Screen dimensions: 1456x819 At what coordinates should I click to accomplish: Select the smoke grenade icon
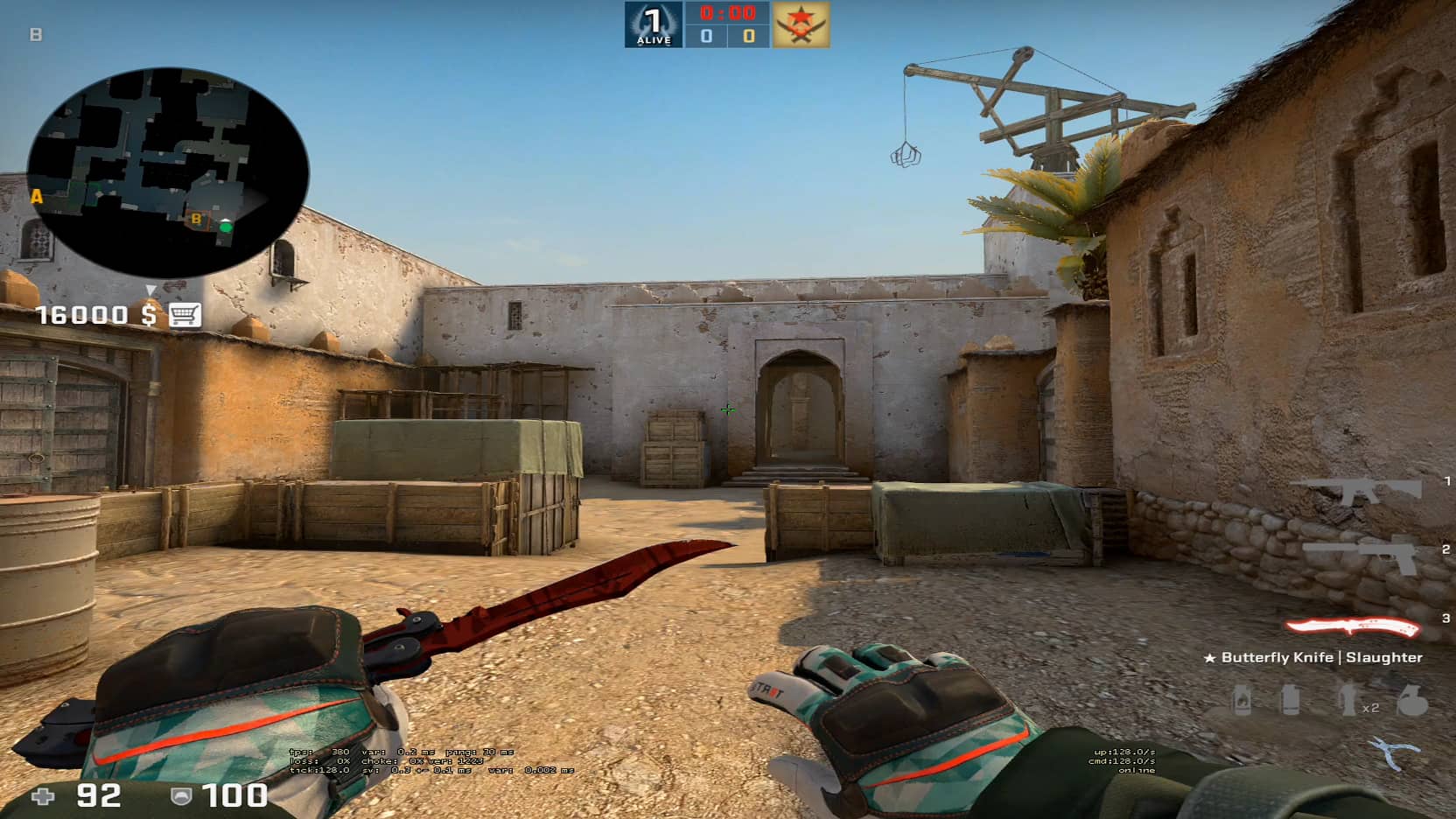click(x=1290, y=700)
